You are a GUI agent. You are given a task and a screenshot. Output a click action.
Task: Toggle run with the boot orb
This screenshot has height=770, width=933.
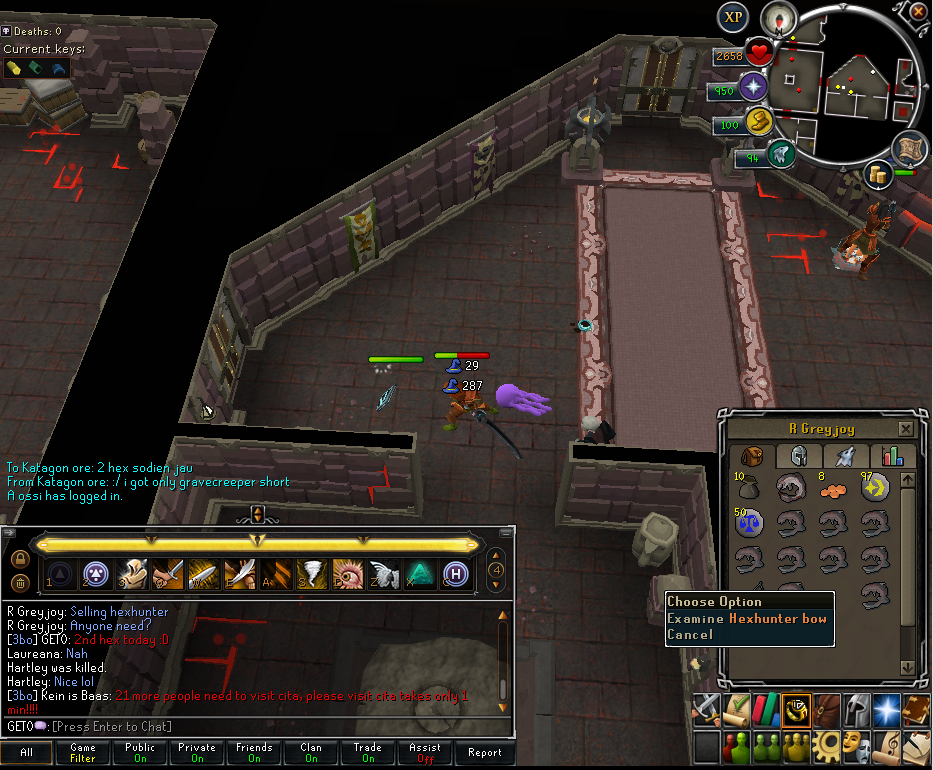click(781, 155)
